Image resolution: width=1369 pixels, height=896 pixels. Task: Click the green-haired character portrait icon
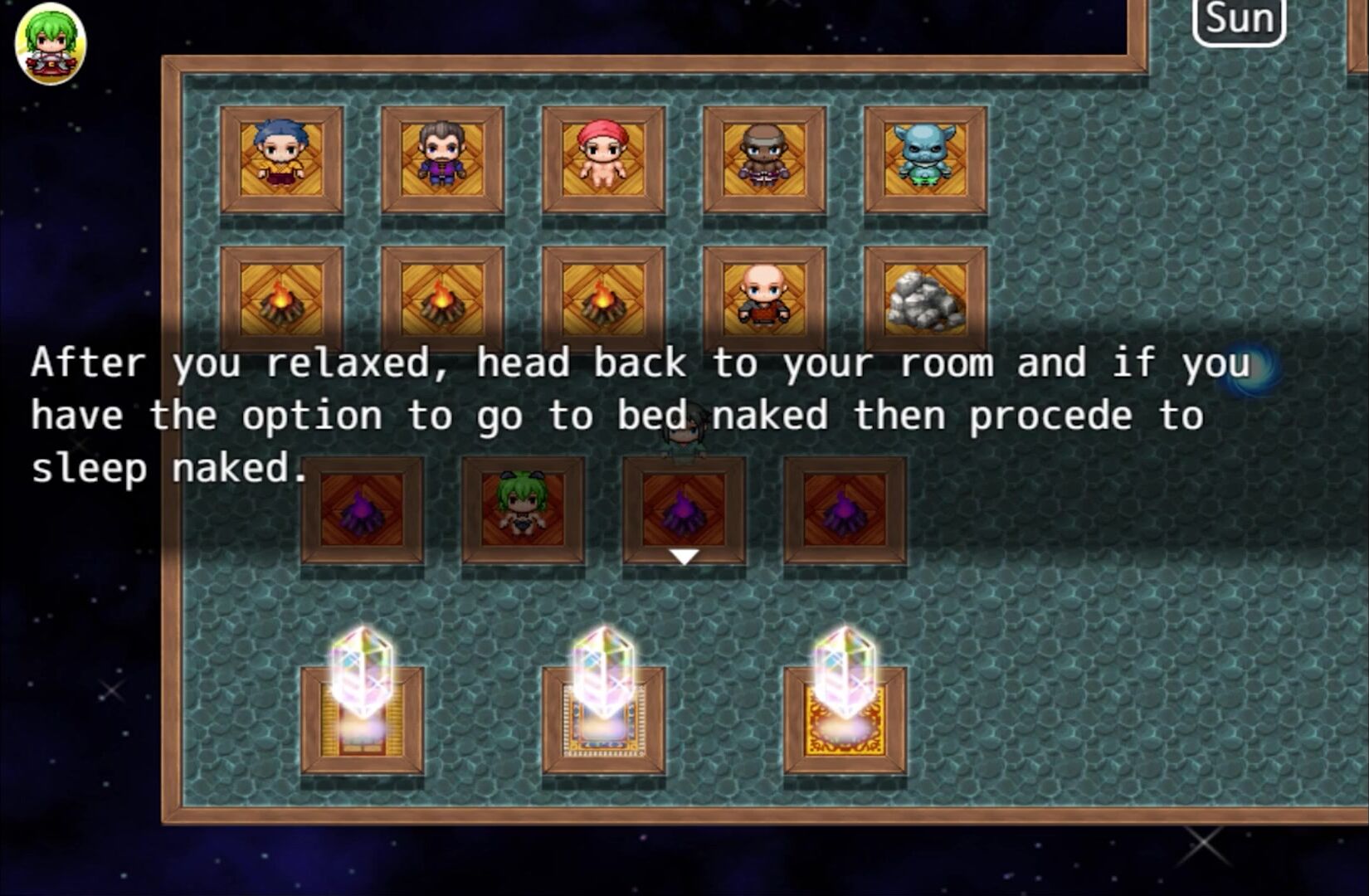[x=51, y=43]
